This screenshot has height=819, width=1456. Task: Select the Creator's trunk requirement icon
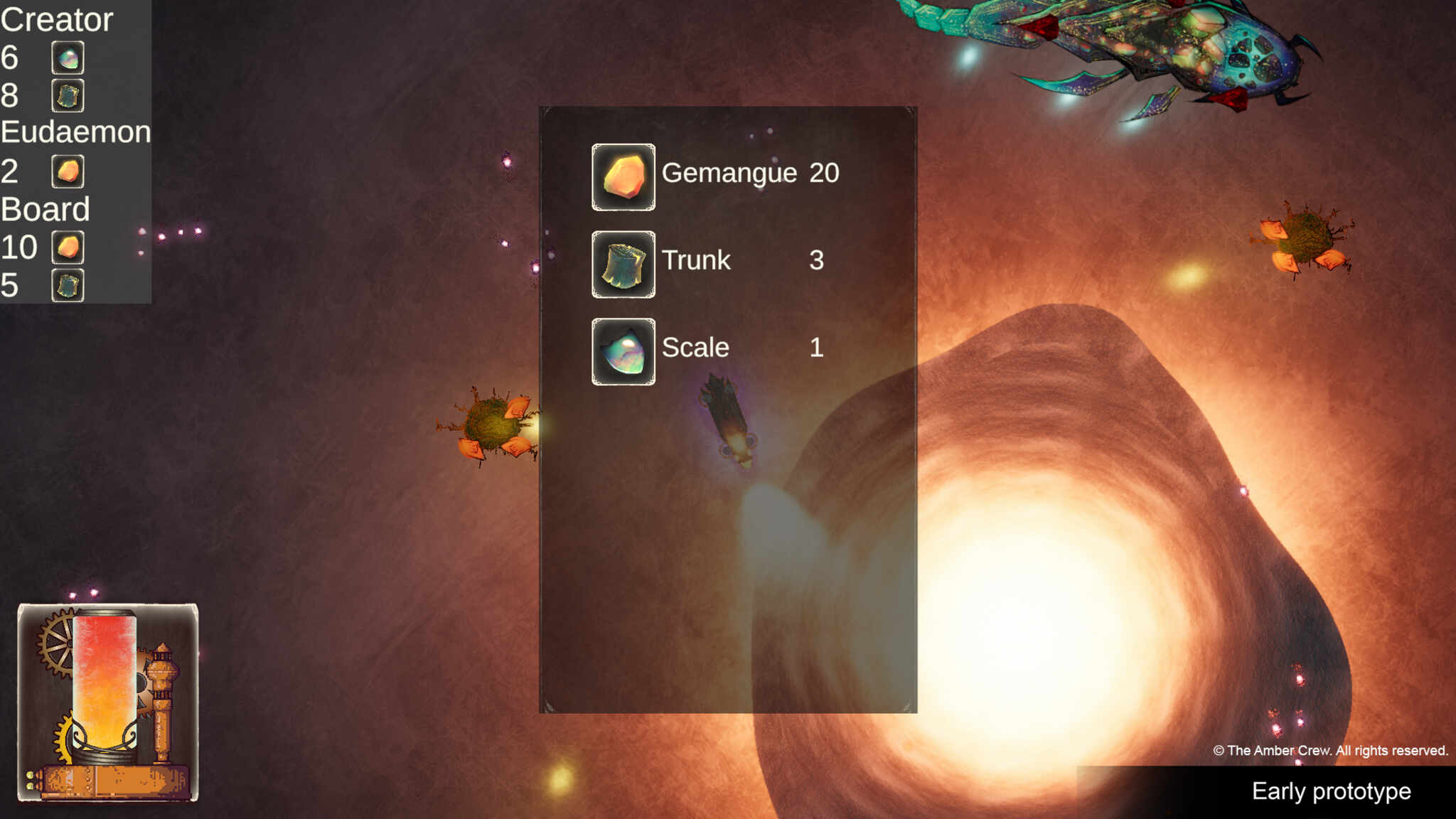[68, 96]
